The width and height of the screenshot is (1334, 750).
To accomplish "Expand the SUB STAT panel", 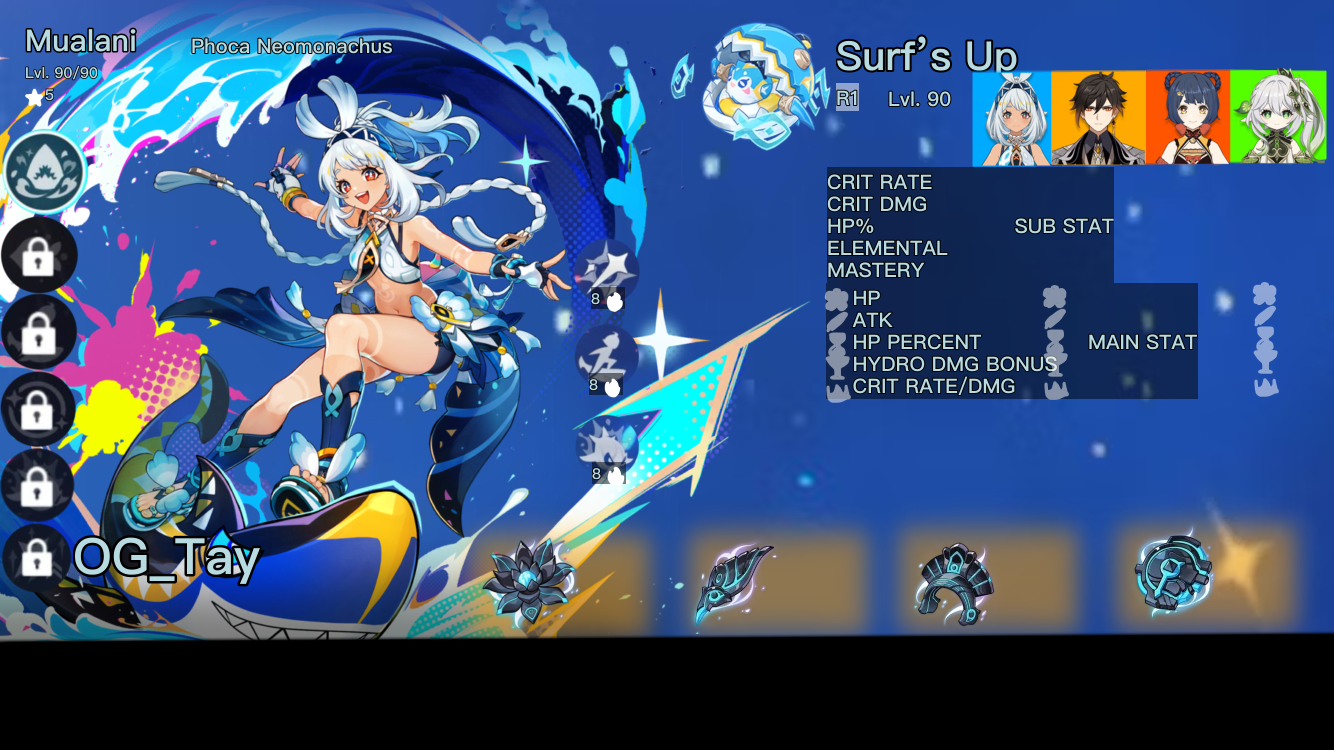I will (x=1064, y=226).
